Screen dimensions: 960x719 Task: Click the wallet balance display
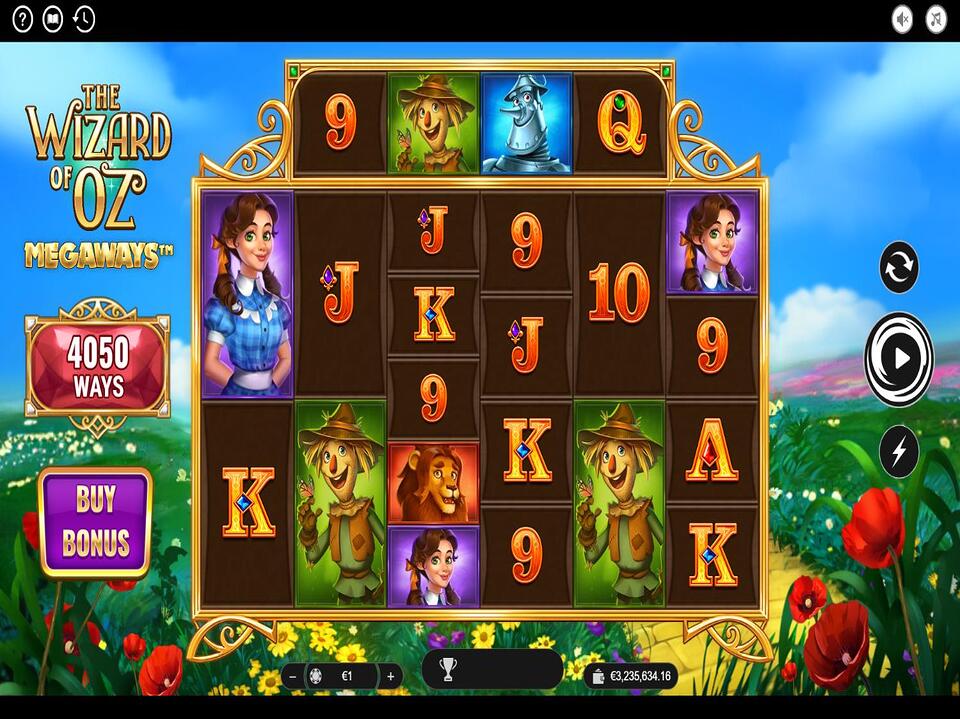628,677
